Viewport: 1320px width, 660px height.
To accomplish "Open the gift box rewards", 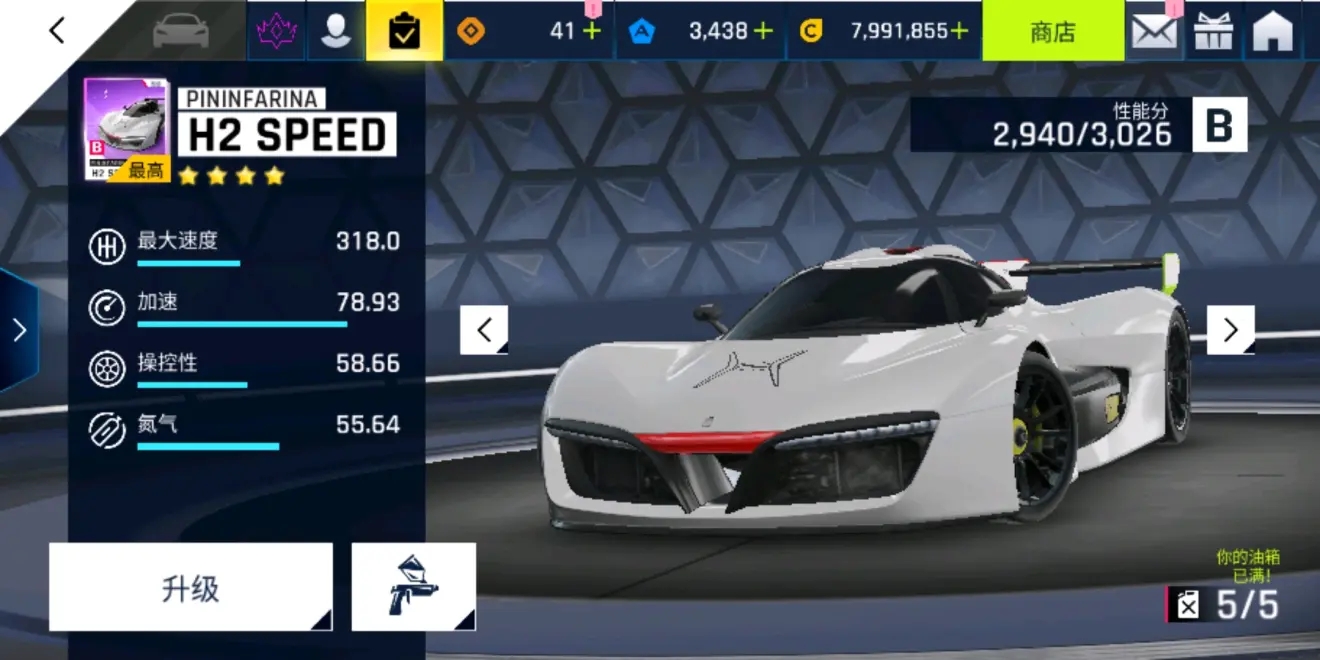I will [x=1213, y=31].
